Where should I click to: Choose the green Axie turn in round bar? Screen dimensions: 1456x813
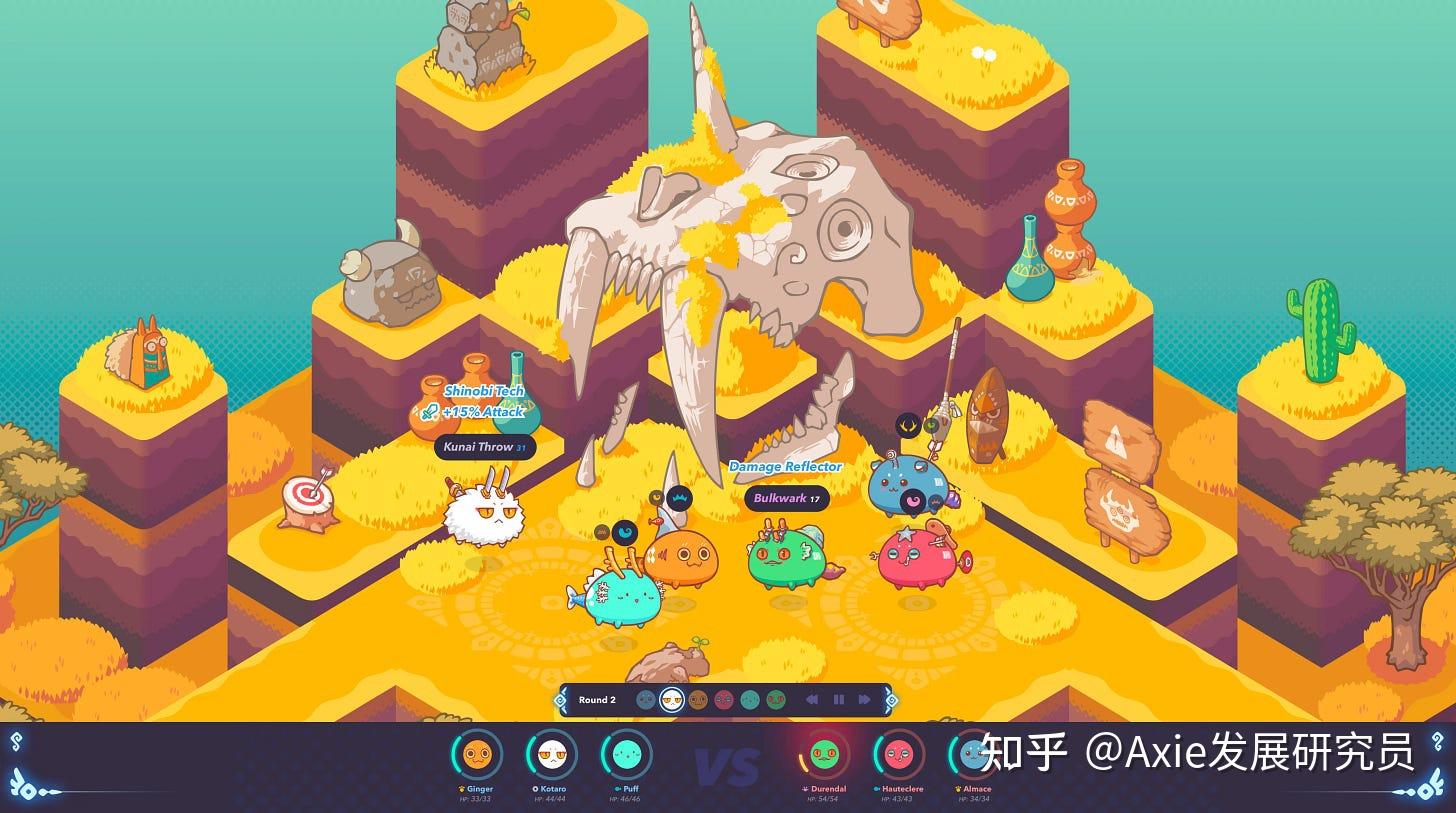(776, 700)
